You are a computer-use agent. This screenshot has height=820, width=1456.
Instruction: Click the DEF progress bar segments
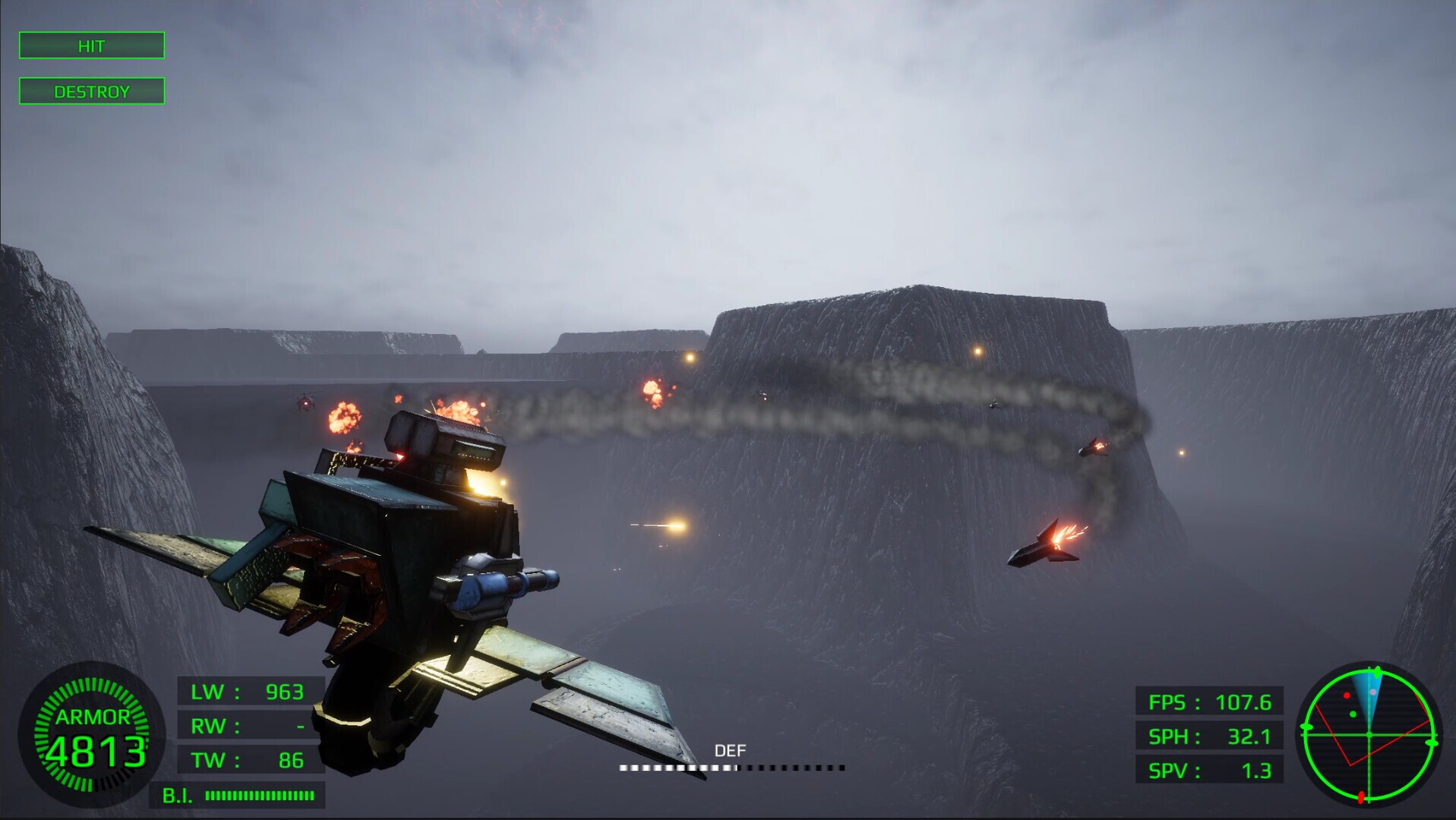pos(733,767)
